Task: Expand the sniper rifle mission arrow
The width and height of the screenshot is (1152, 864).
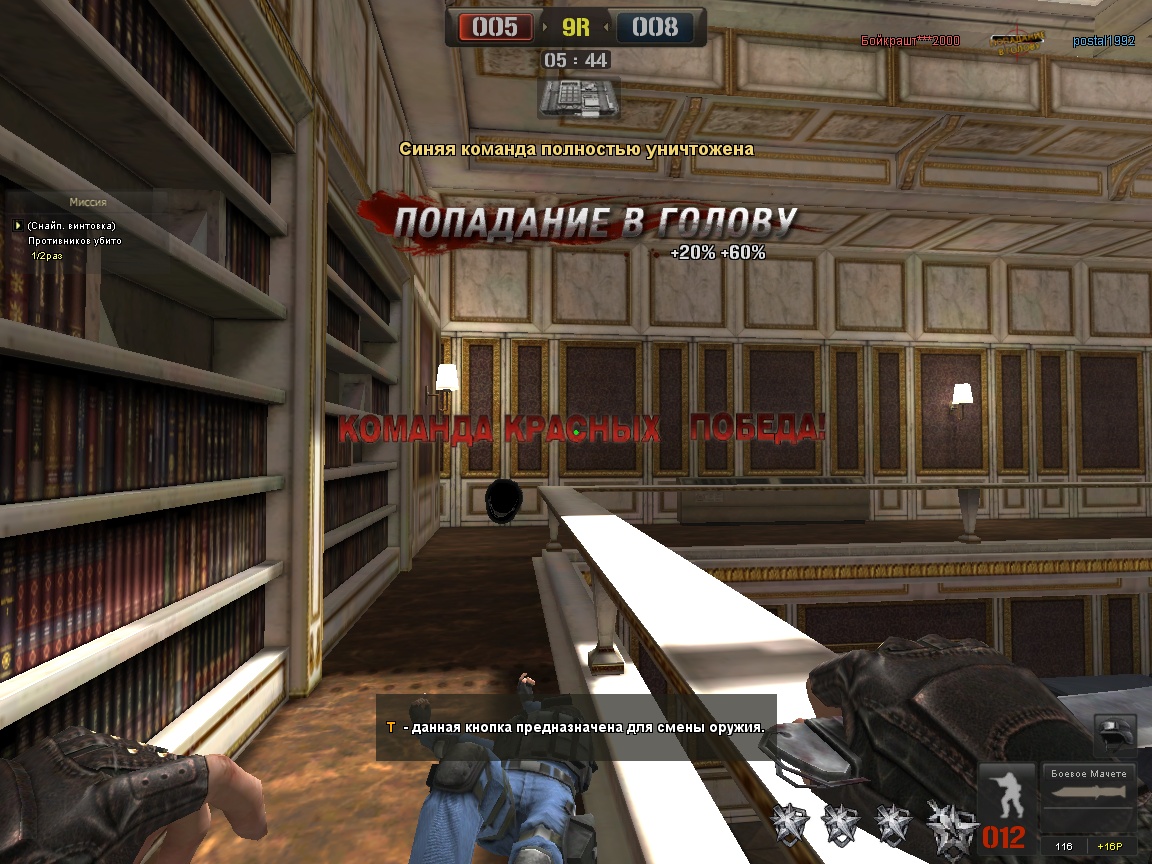Action: [18, 226]
